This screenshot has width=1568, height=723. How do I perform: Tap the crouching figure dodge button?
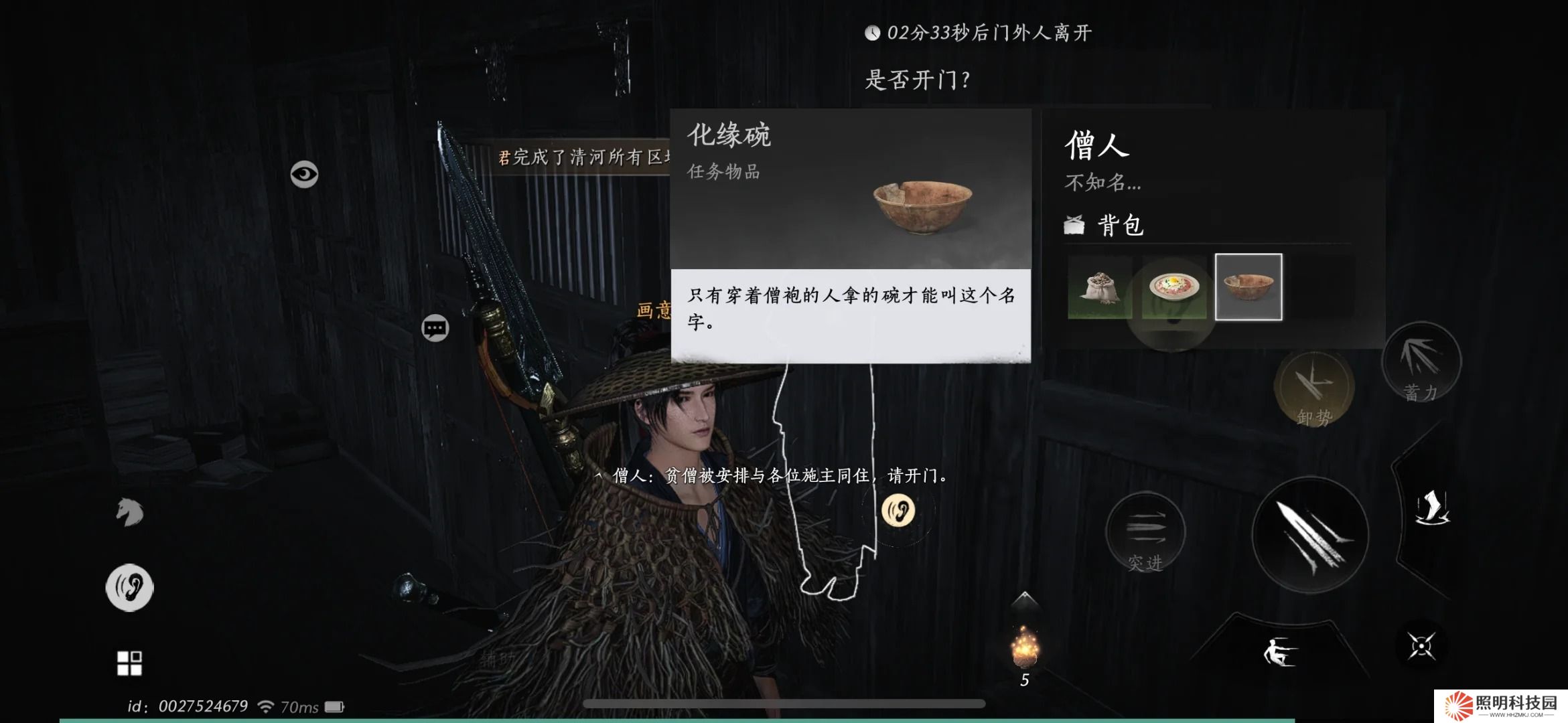(1280, 651)
